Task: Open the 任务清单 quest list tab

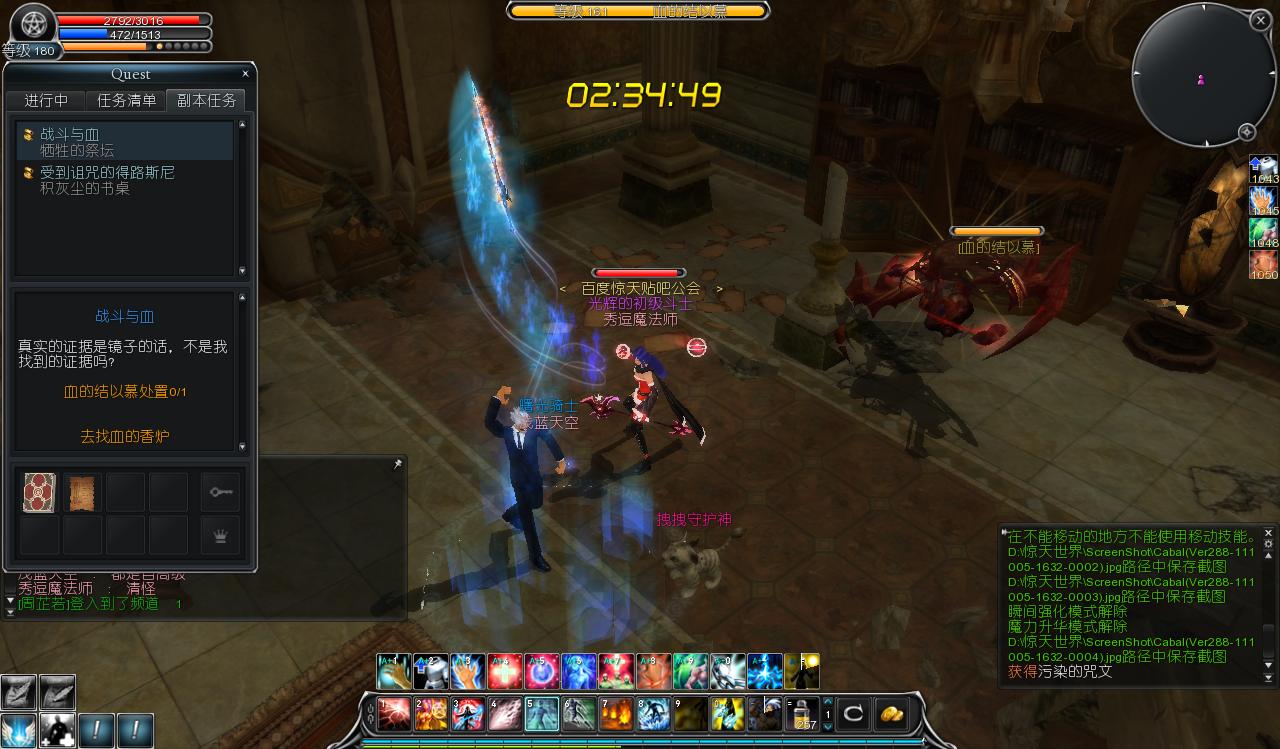Action: click(126, 100)
